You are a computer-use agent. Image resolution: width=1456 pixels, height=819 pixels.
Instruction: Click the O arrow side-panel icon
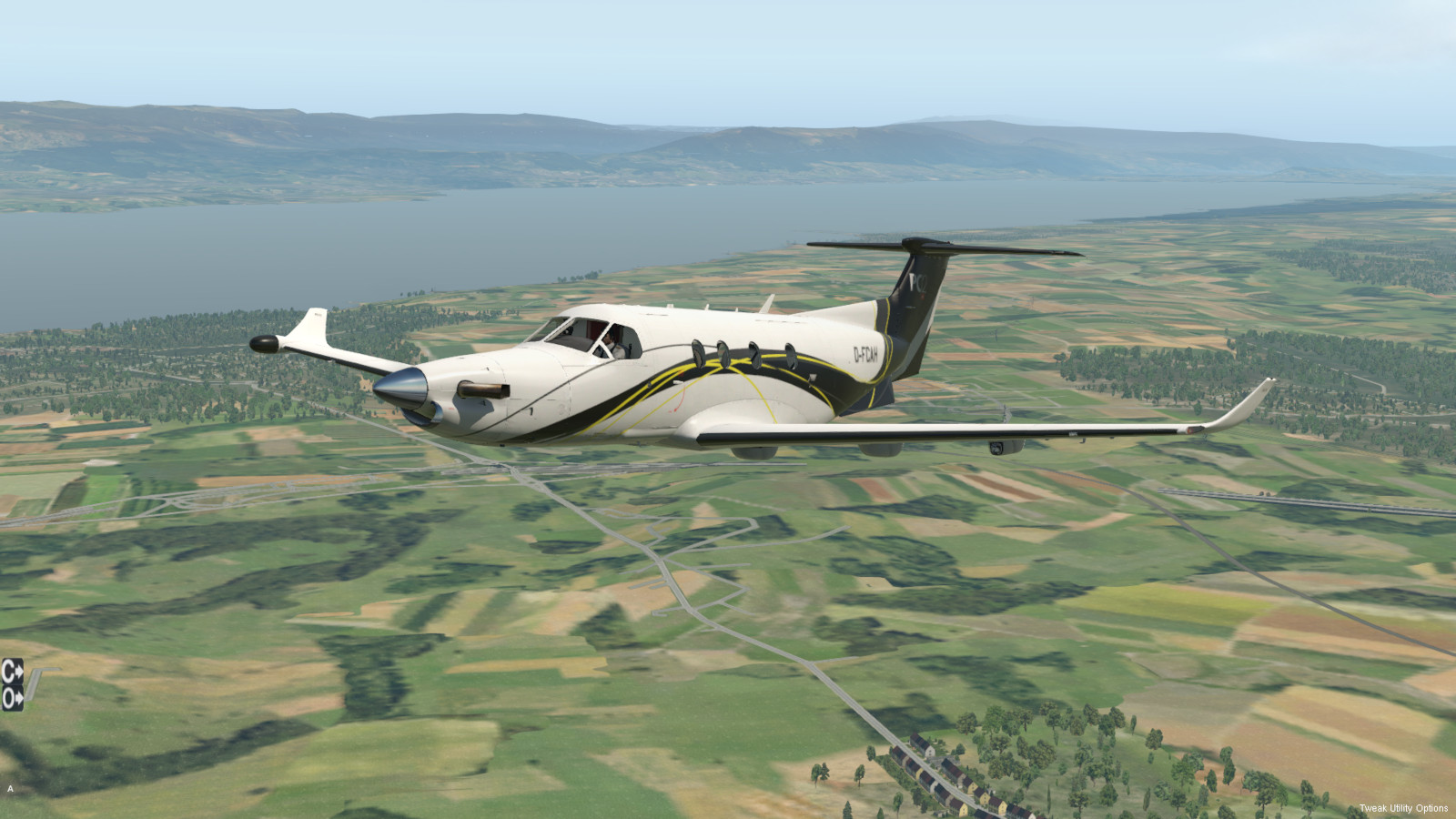coord(12,698)
